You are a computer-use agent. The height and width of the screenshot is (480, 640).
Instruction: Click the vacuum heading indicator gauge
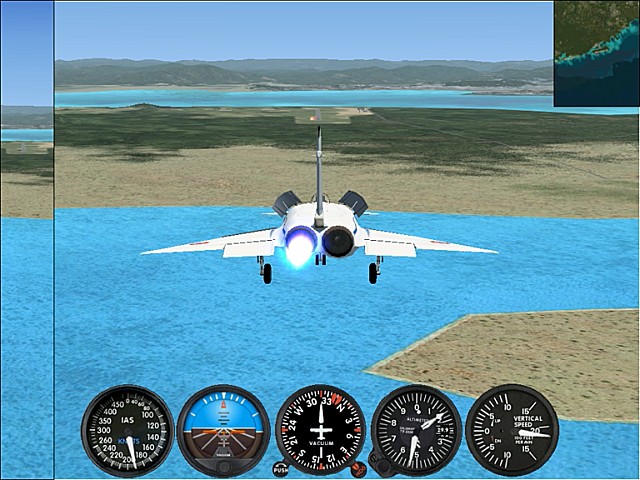(x=320, y=430)
